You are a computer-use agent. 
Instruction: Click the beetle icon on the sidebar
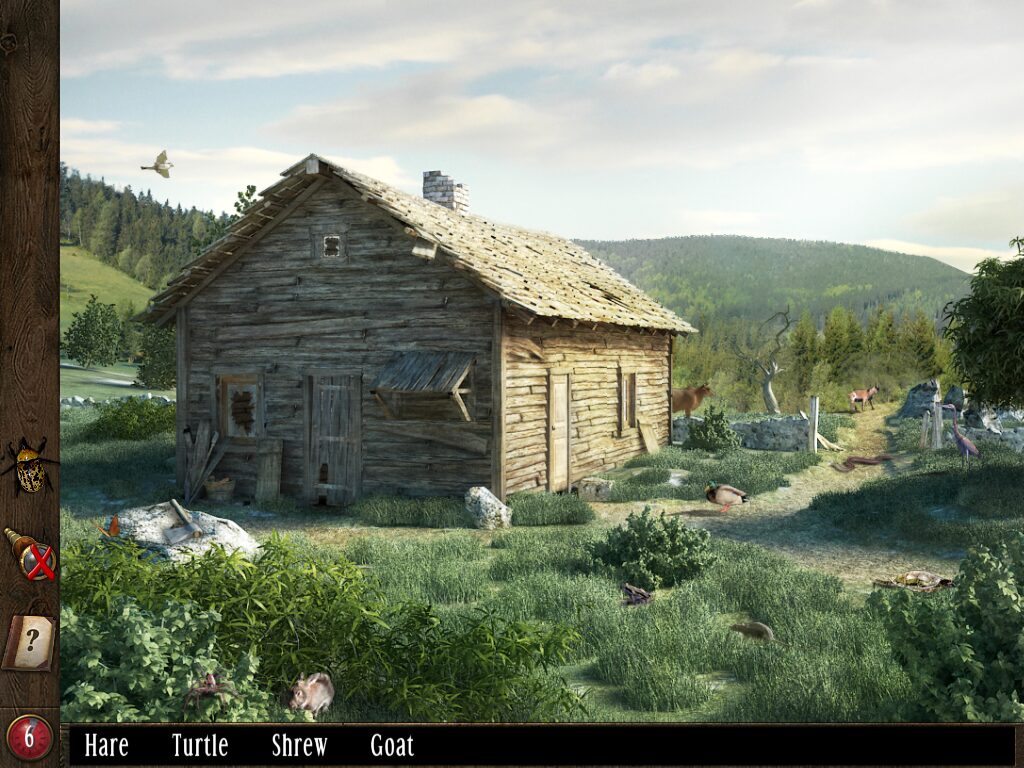tap(31, 467)
